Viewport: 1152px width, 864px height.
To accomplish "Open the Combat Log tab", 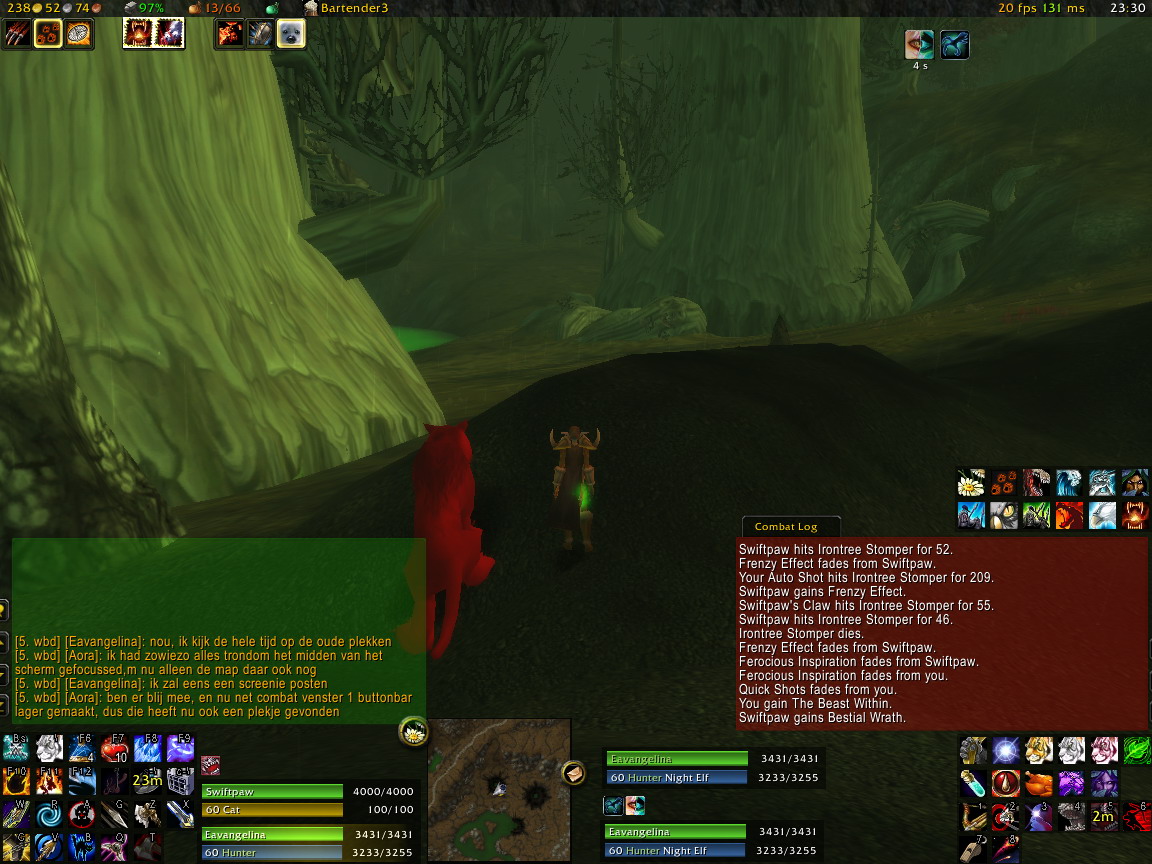I will 786,527.
